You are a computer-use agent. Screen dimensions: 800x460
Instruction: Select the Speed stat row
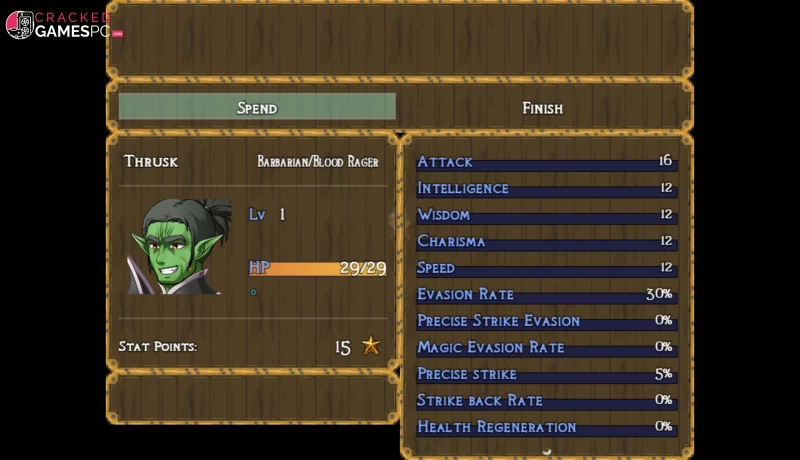545,268
